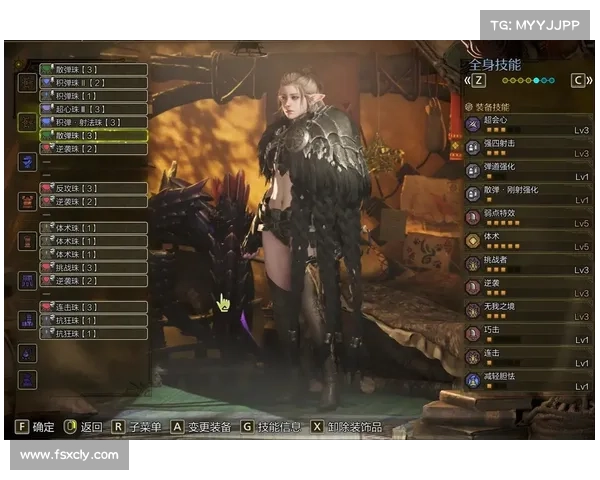
Task: Select the 无我之境 skill entry
Action: pyautogui.click(x=527, y=310)
